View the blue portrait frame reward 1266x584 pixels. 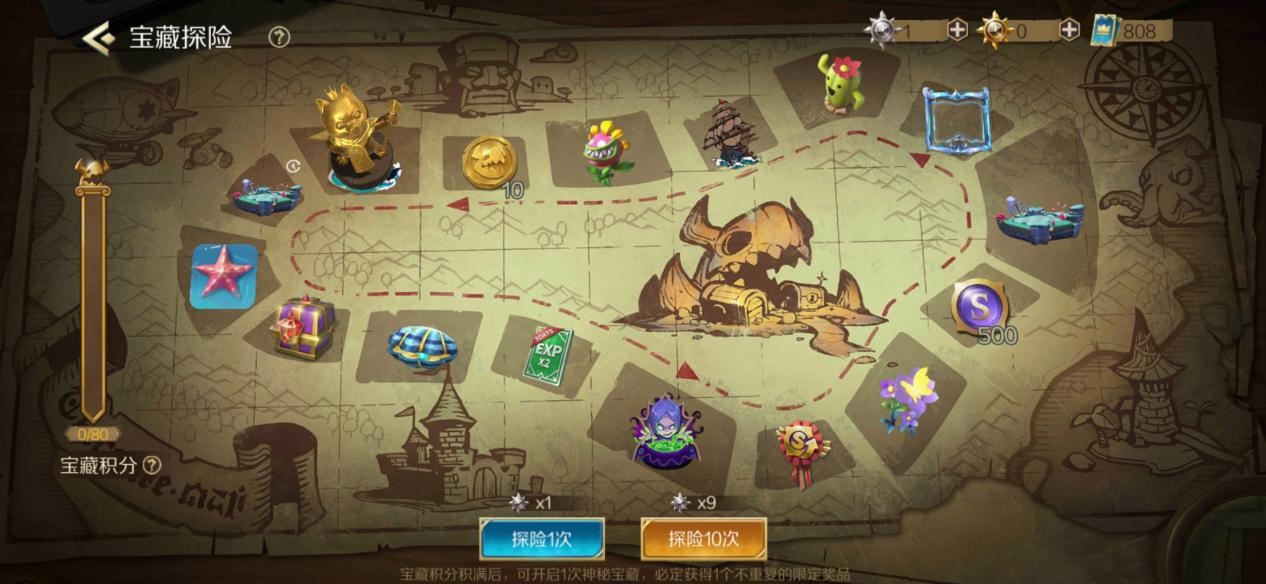coord(956,120)
